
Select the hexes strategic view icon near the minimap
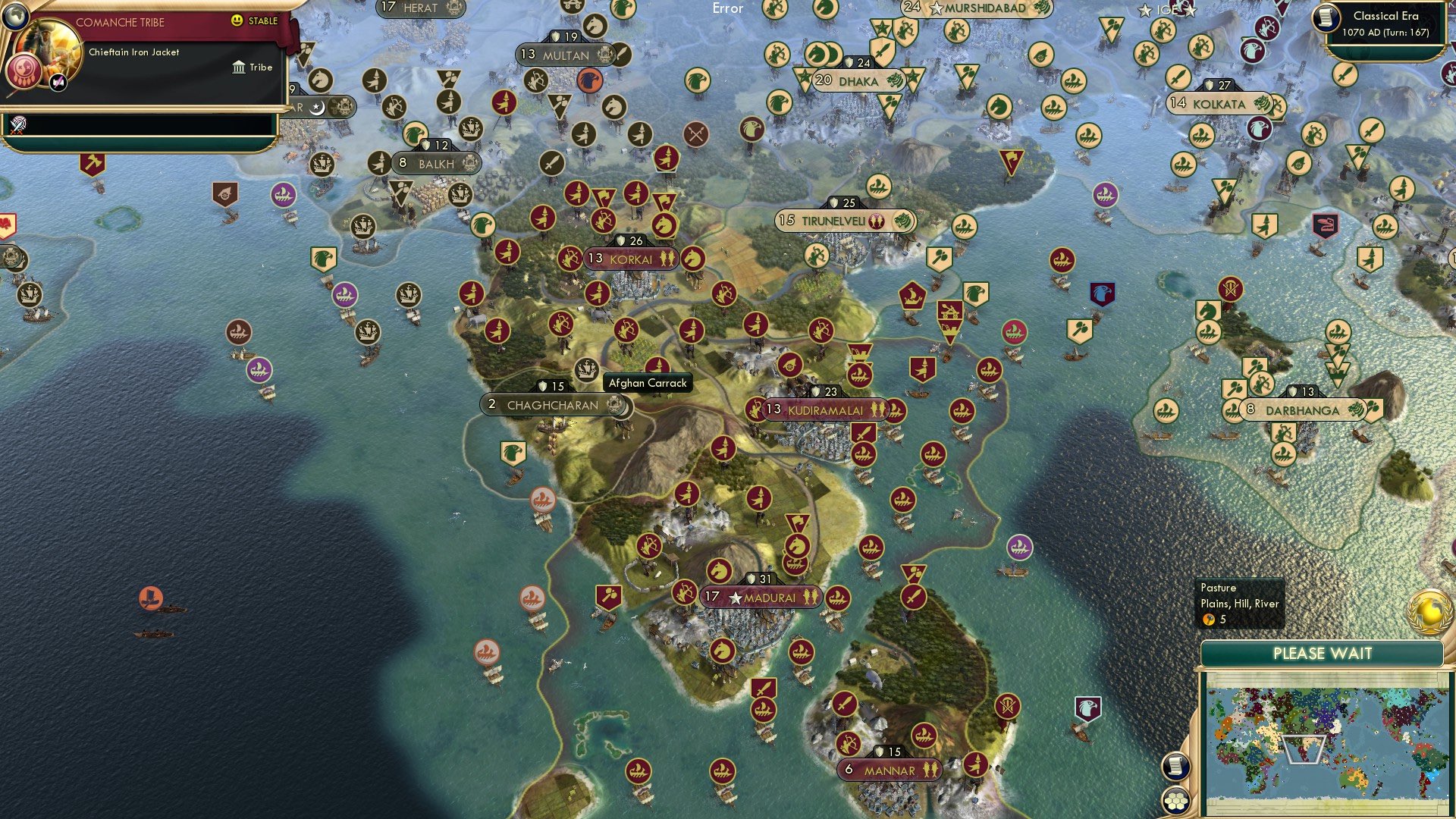pos(1175,802)
